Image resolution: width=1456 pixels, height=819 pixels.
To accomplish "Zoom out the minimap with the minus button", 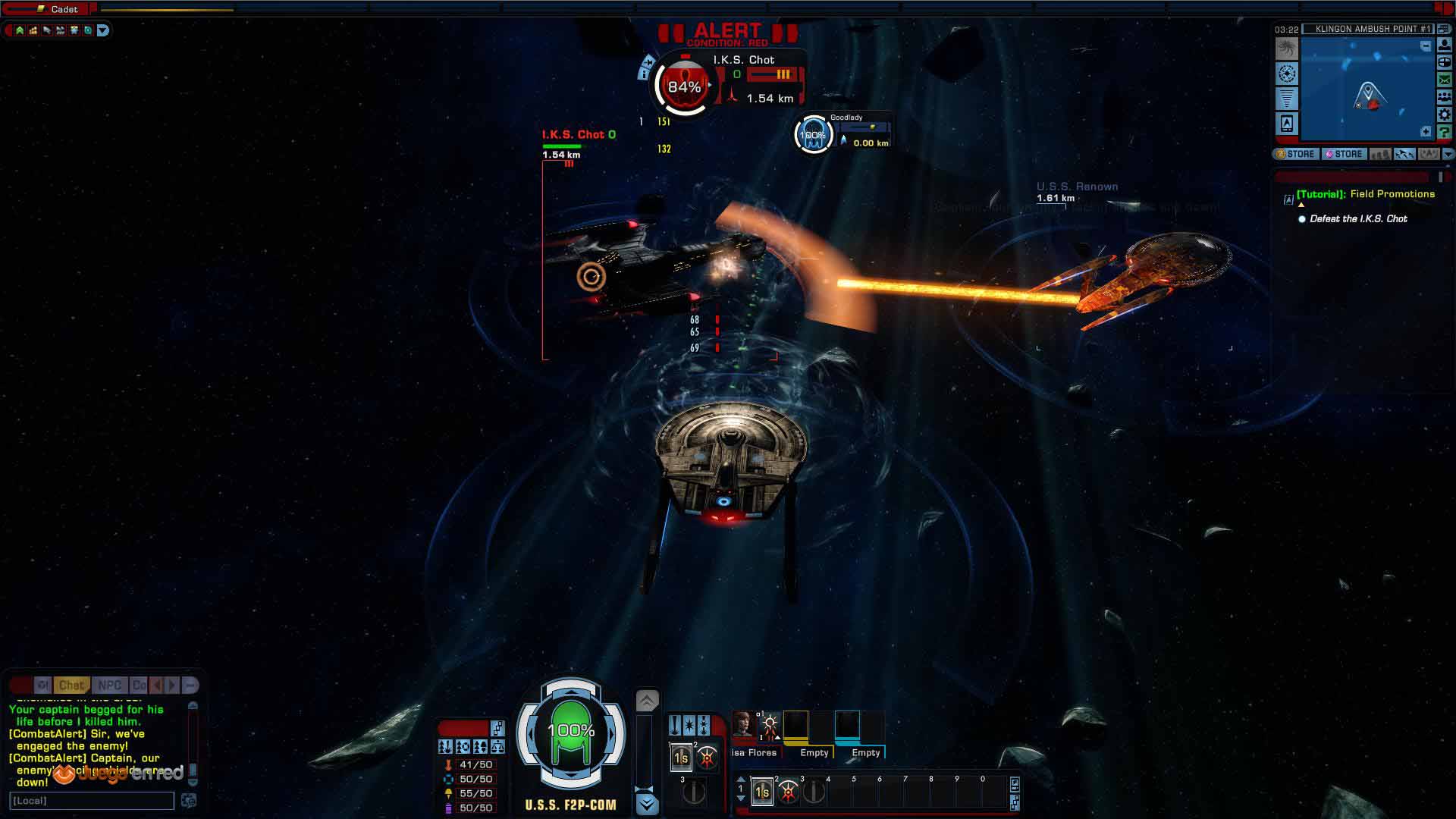I will (1426, 46).
